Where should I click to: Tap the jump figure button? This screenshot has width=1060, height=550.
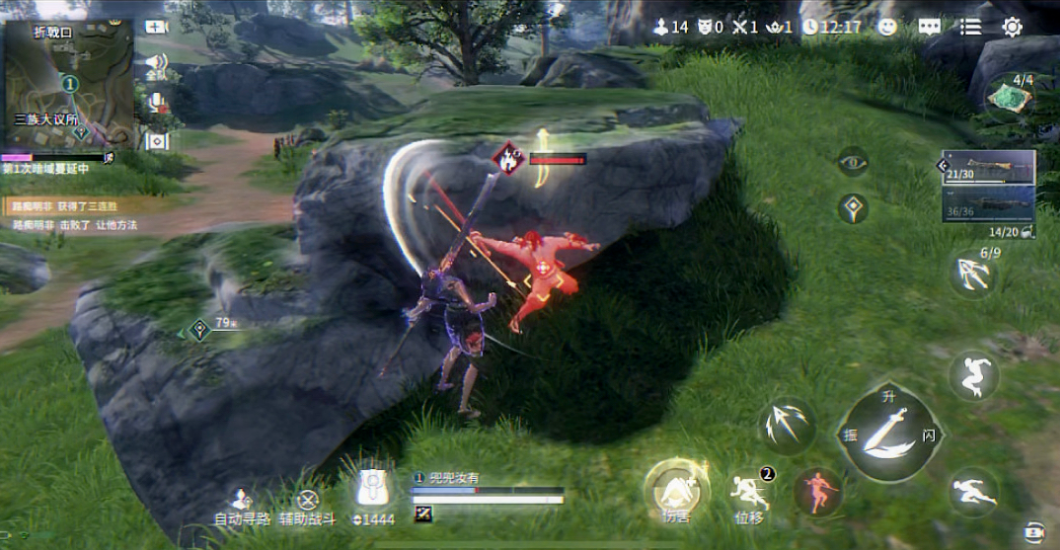(x=973, y=376)
